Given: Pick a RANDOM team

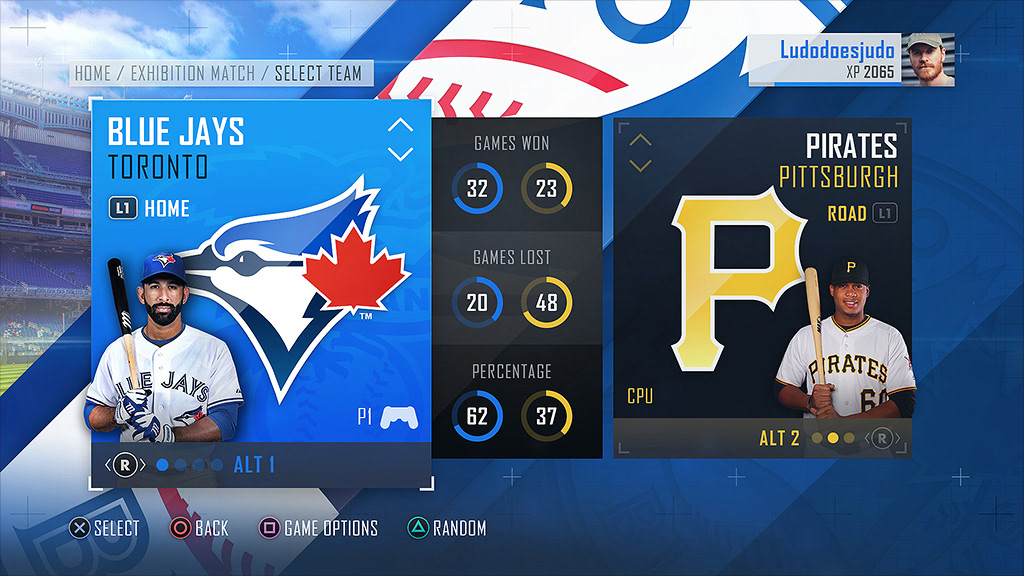Looking at the screenshot, I should (x=446, y=528).
